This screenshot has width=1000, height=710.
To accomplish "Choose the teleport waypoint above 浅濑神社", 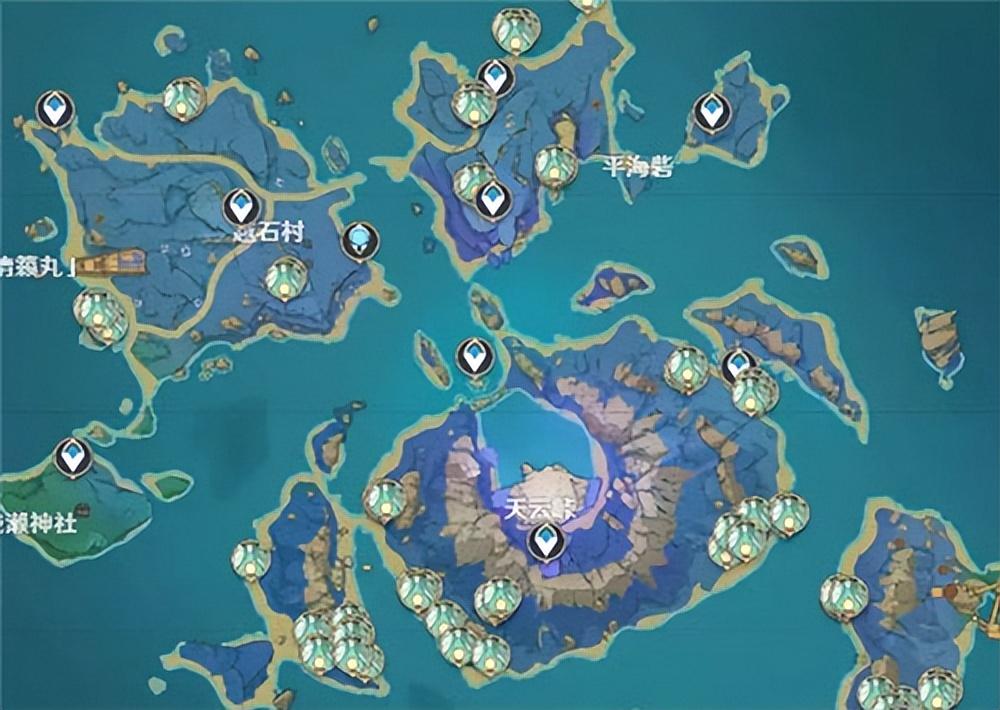I will click(x=72, y=457).
